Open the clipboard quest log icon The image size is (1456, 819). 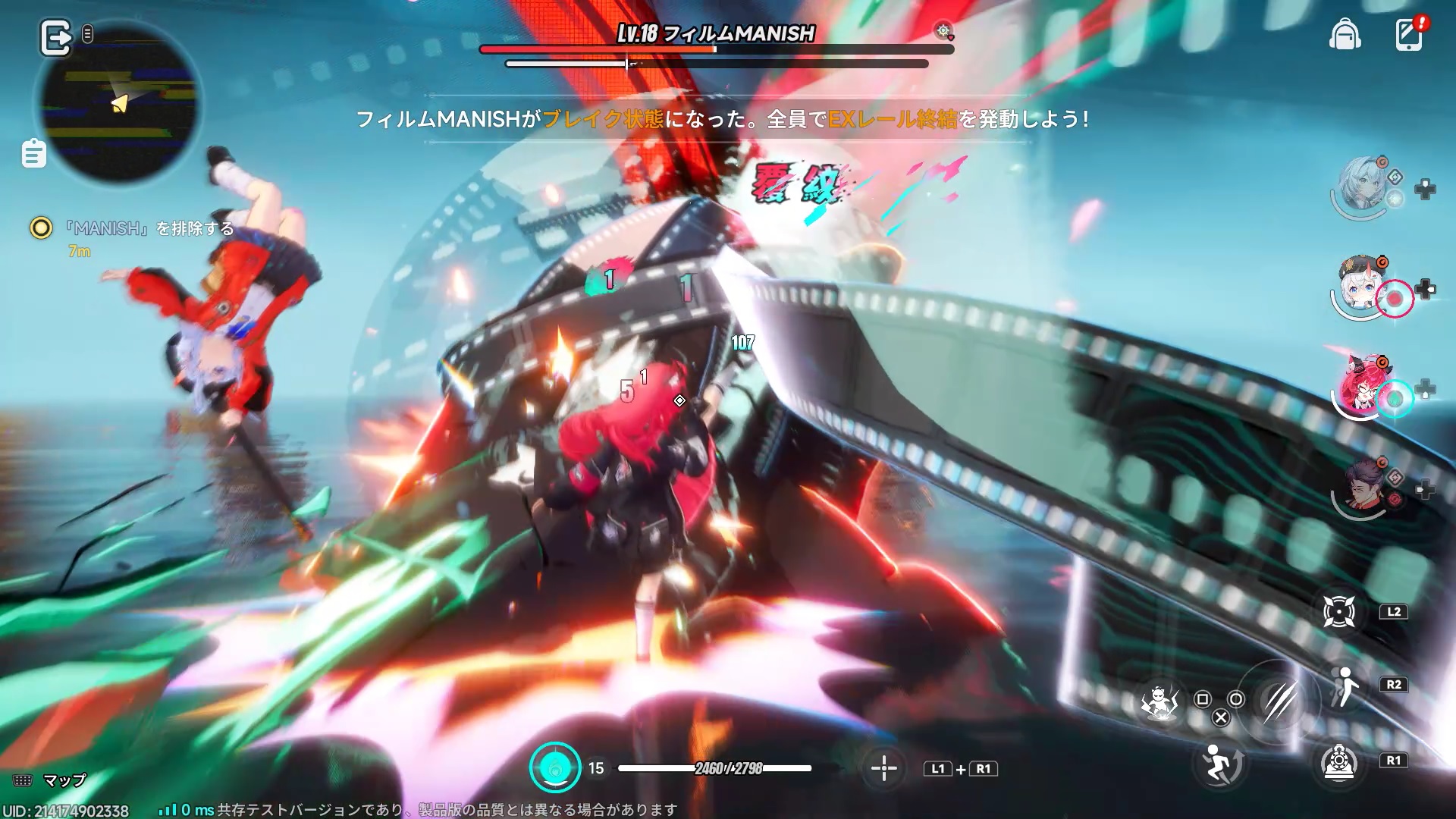34,154
